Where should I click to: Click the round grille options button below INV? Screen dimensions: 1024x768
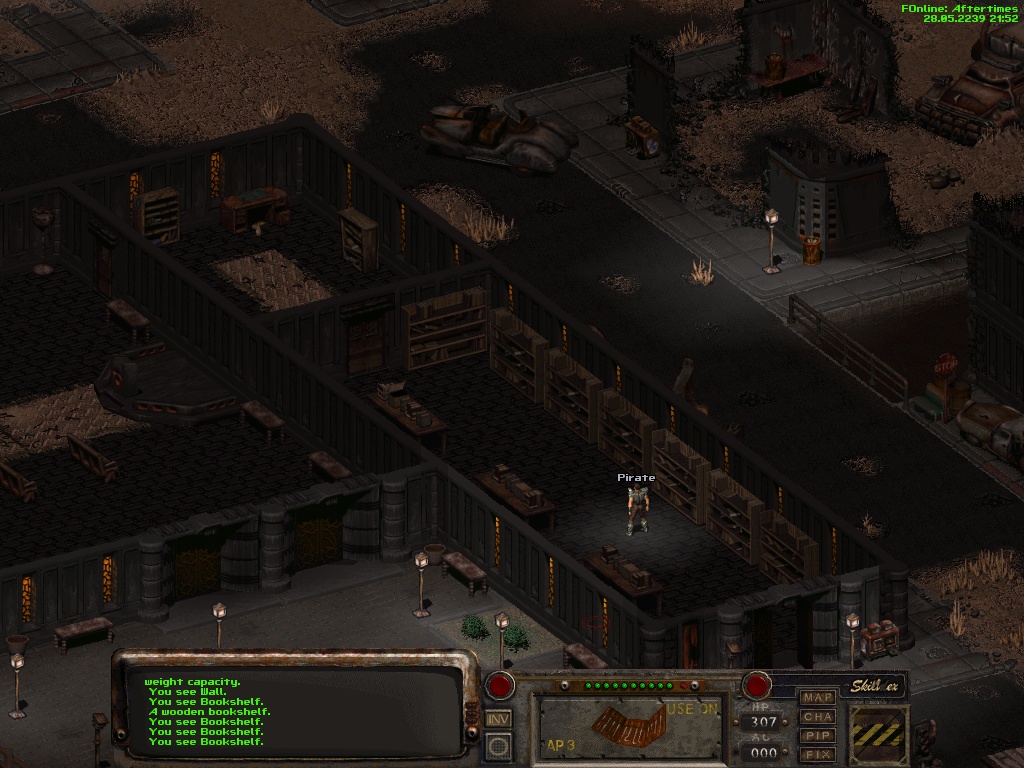(x=498, y=746)
